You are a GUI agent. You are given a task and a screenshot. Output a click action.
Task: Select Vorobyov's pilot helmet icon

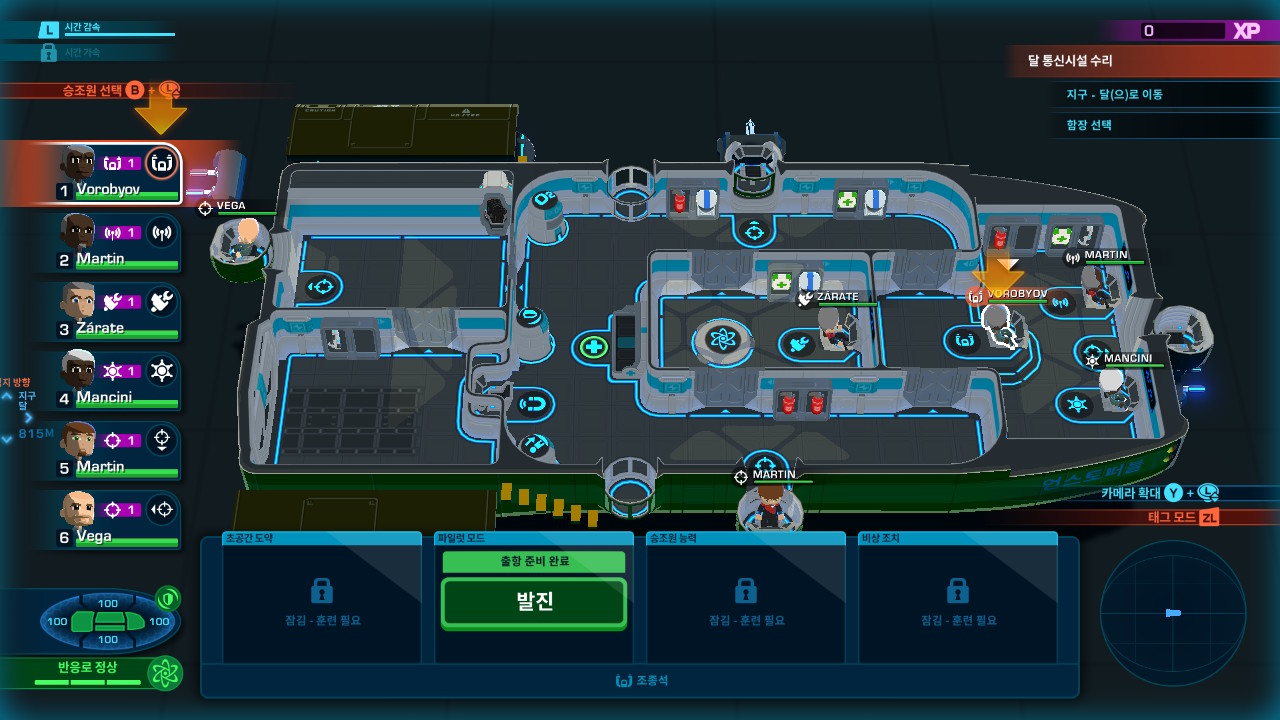click(161, 163)
